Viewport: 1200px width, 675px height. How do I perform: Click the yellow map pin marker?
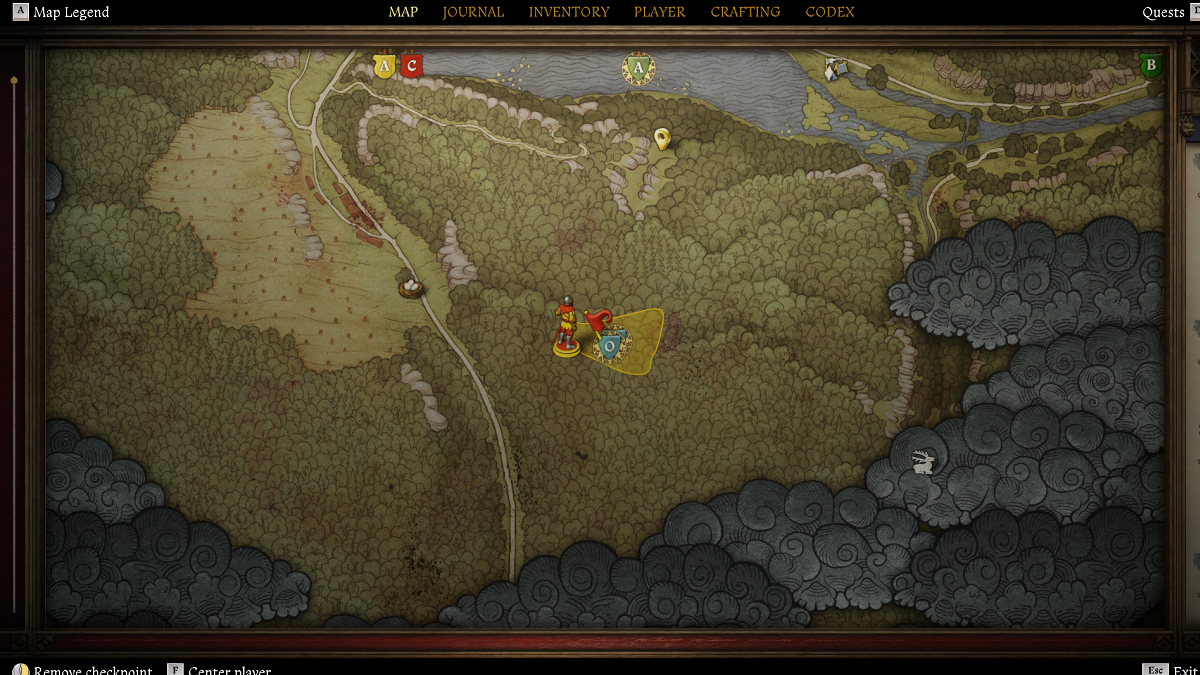[x=661, y=138]
